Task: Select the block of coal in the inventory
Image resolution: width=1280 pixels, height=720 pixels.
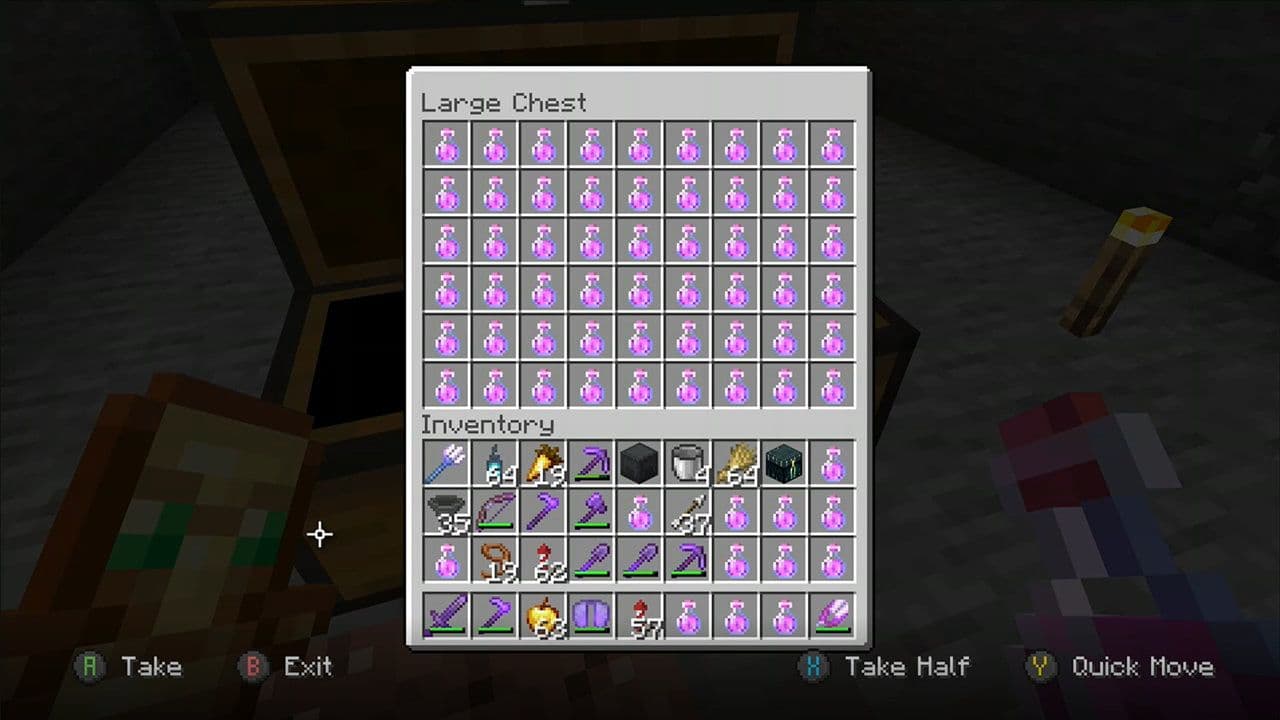Action: coord(639,462)
